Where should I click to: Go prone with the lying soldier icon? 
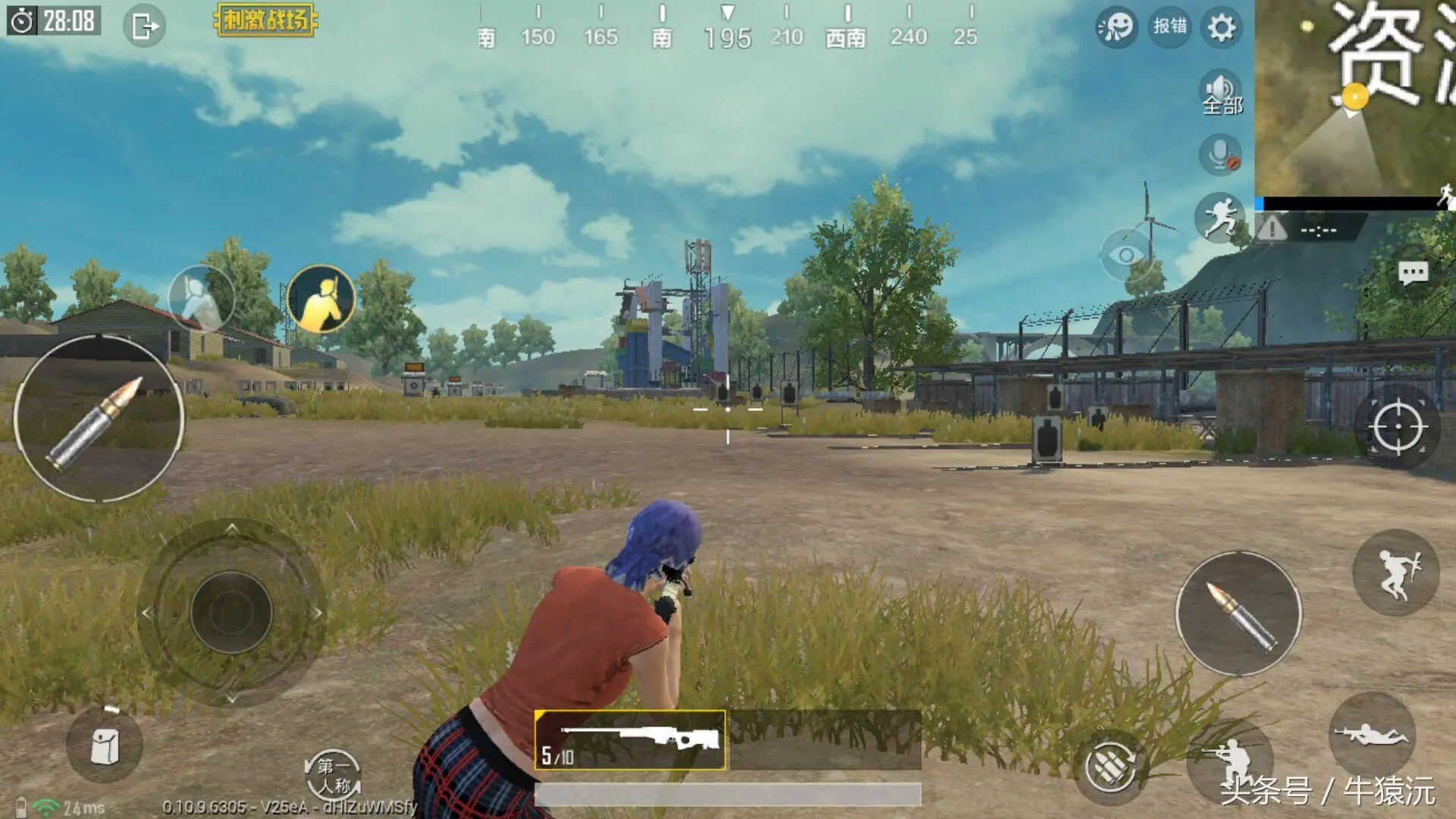1372,734
